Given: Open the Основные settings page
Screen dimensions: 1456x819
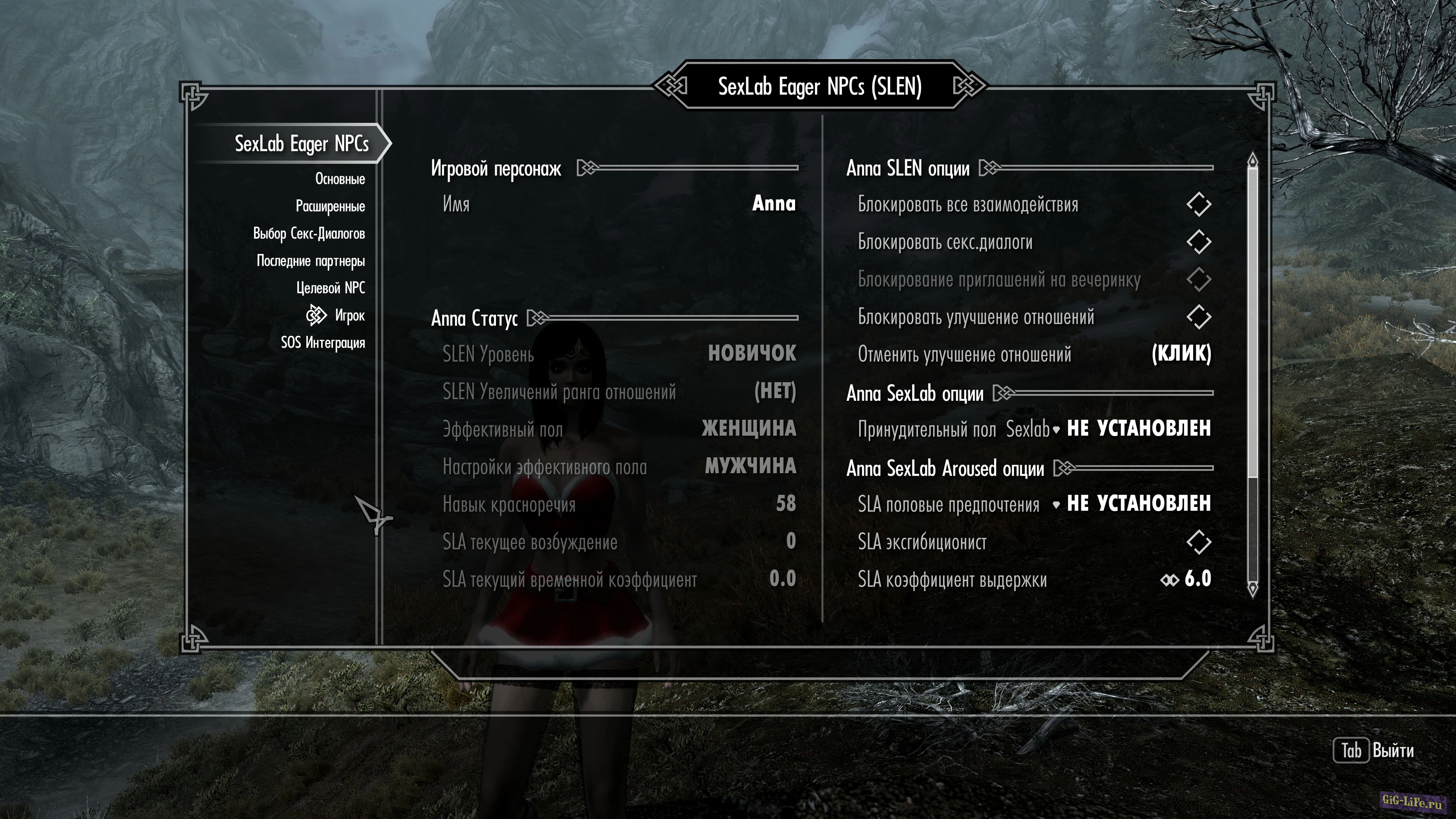Looking at the screenshot, I should click(x=340, y=179).
